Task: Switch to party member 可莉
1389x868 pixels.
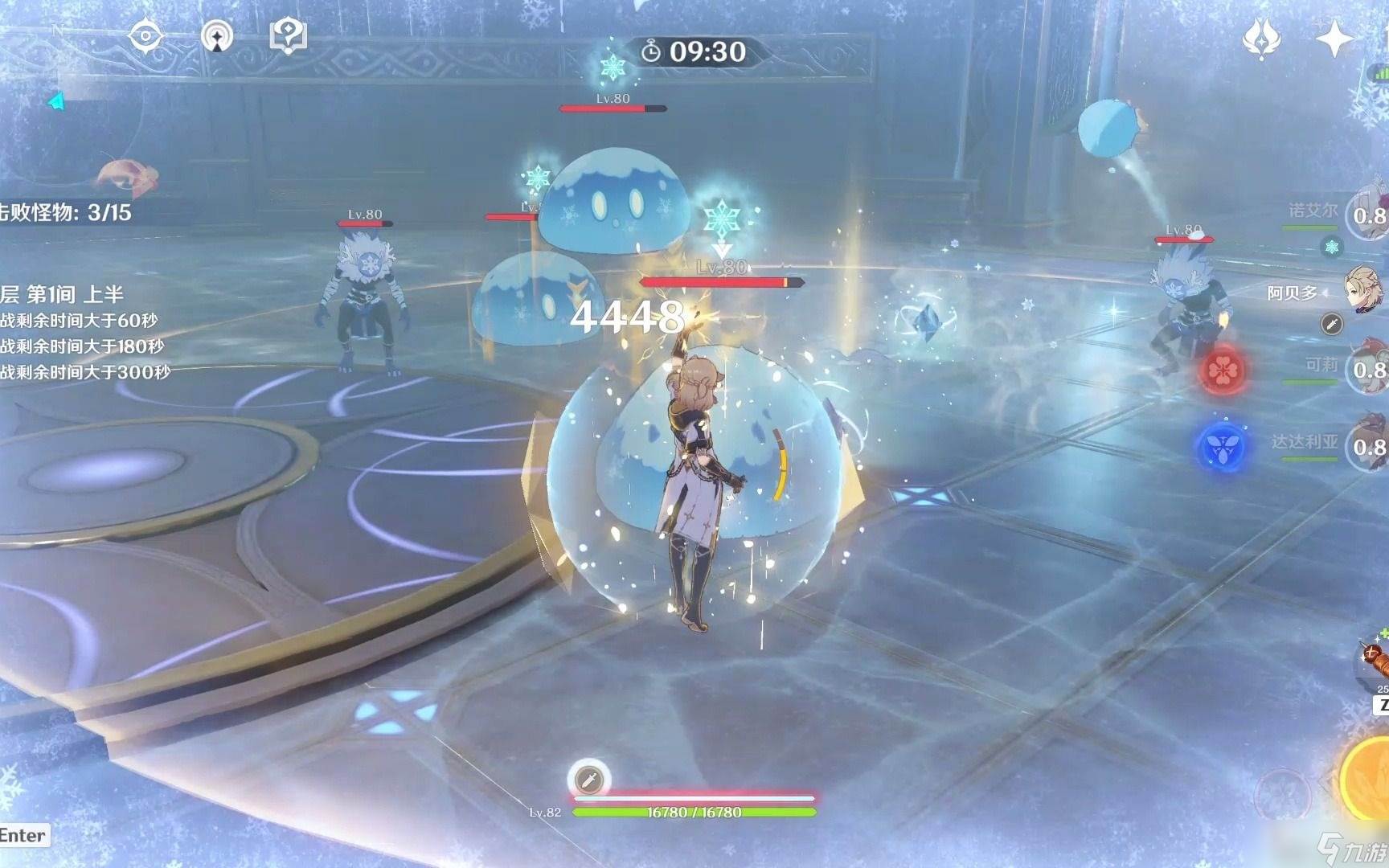Action: click(1366, 369)
